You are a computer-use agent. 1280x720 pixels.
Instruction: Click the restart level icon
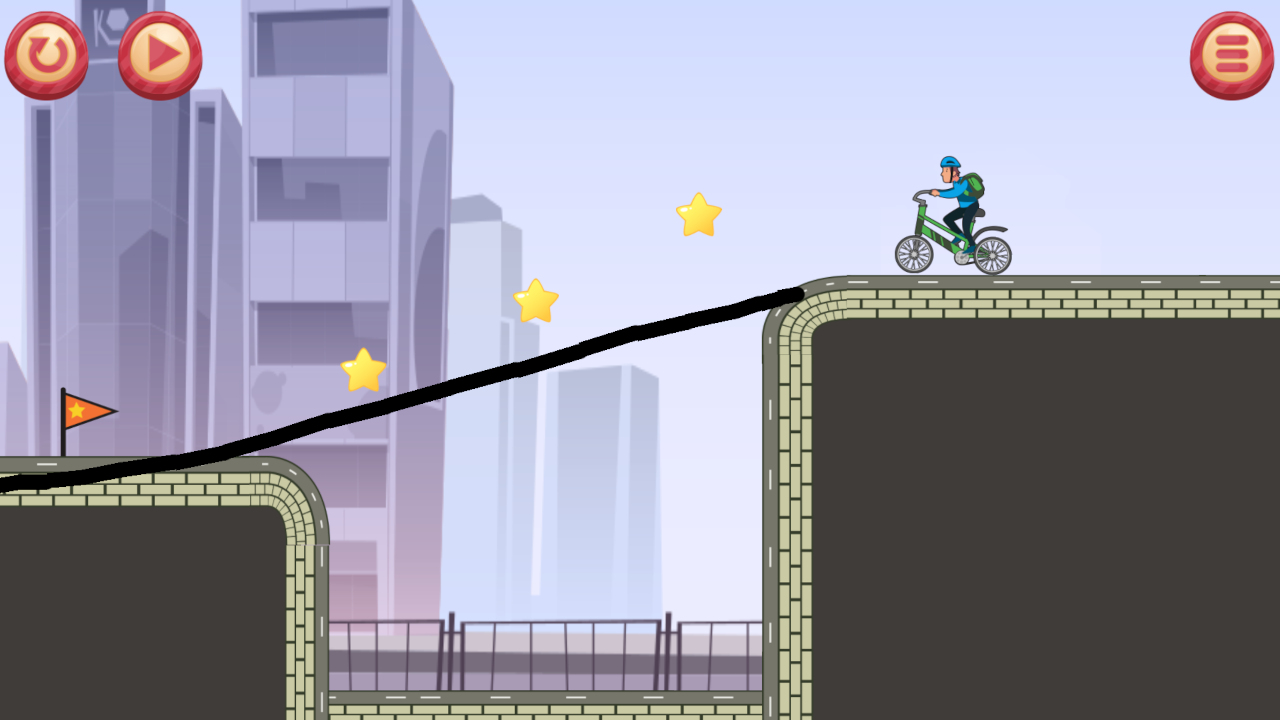tap(45, 54)
